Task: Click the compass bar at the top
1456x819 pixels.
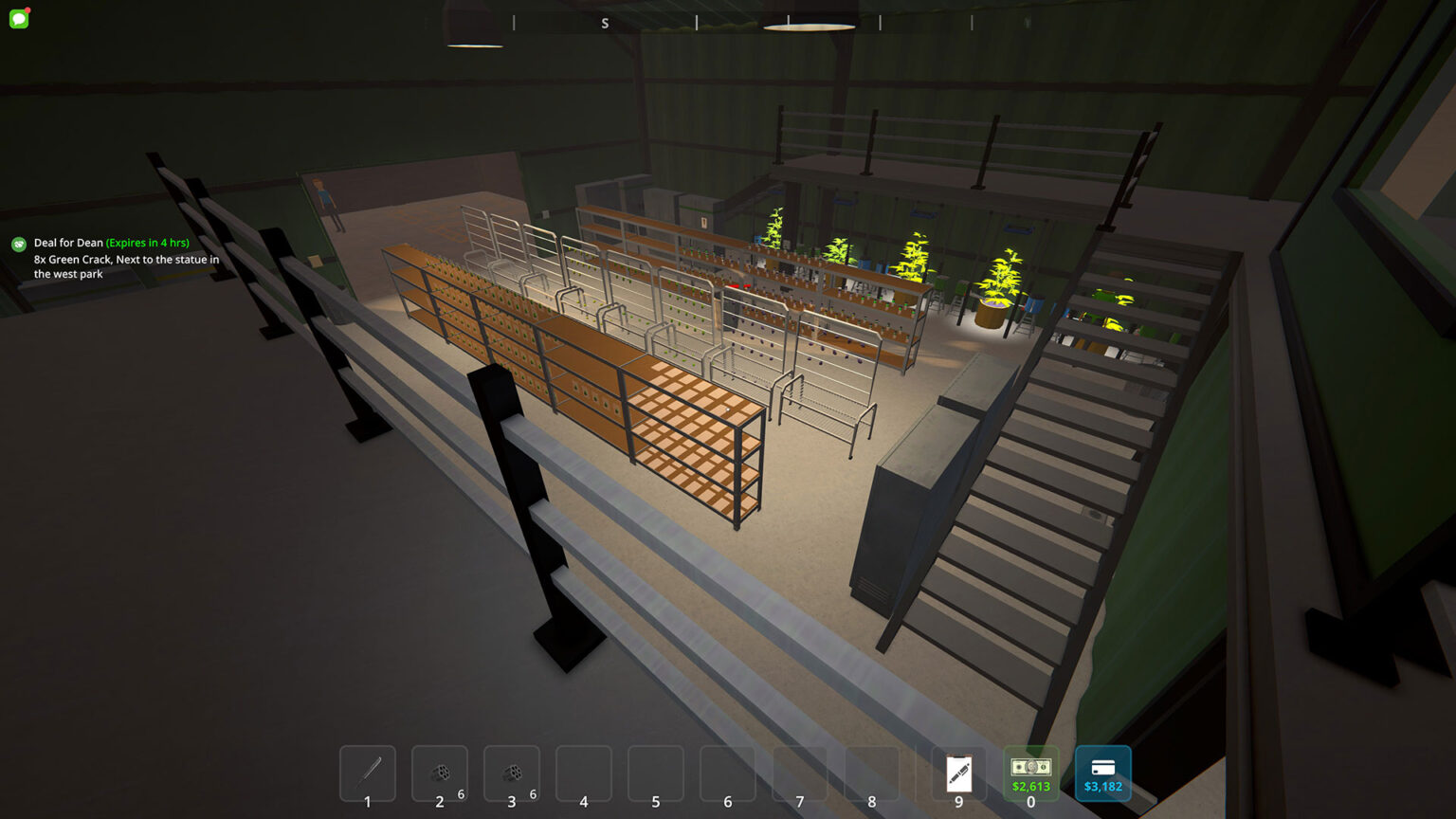Action: (x=728, y=22)
